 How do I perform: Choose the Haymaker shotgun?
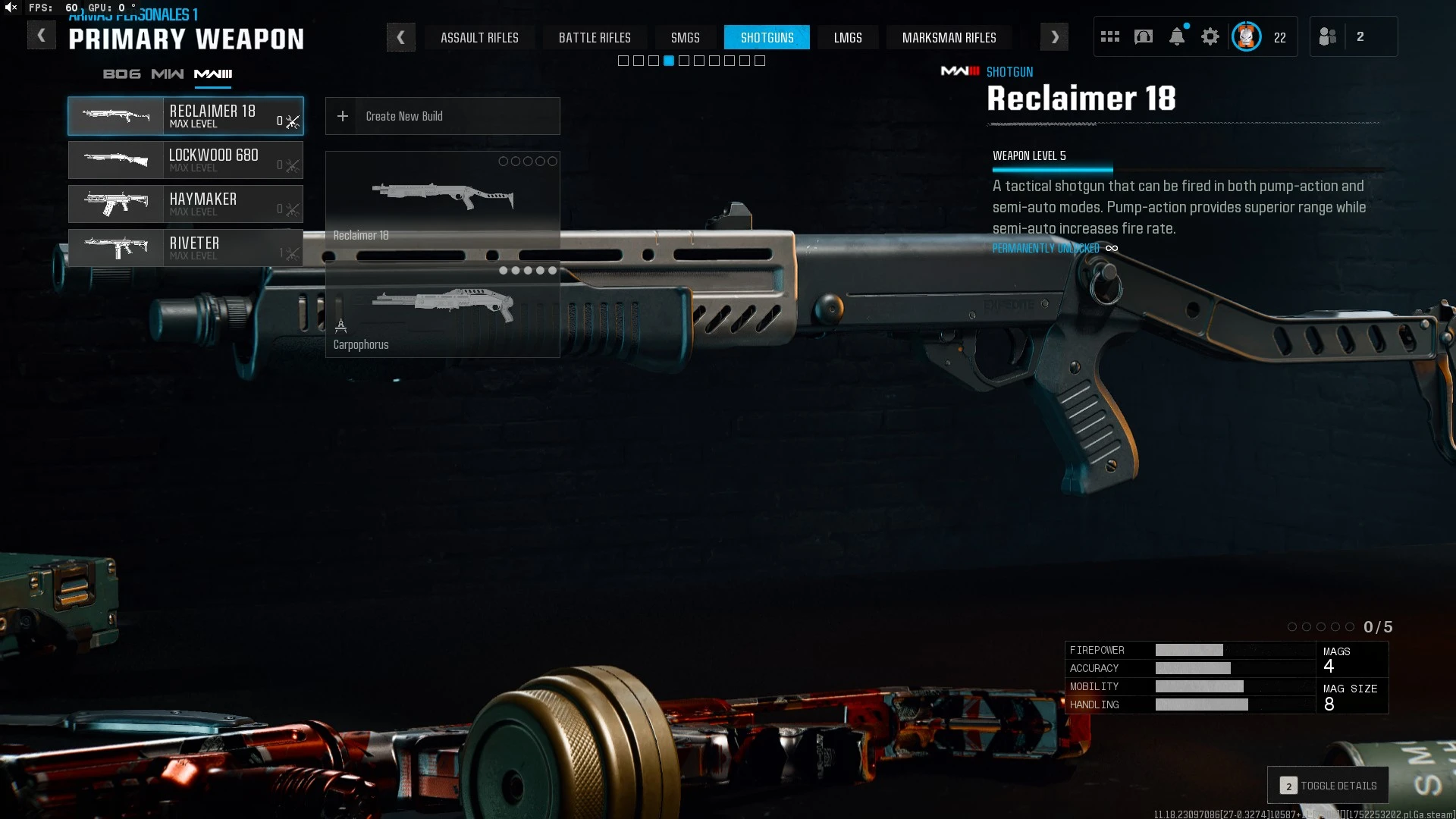click(x=186, y=204)
